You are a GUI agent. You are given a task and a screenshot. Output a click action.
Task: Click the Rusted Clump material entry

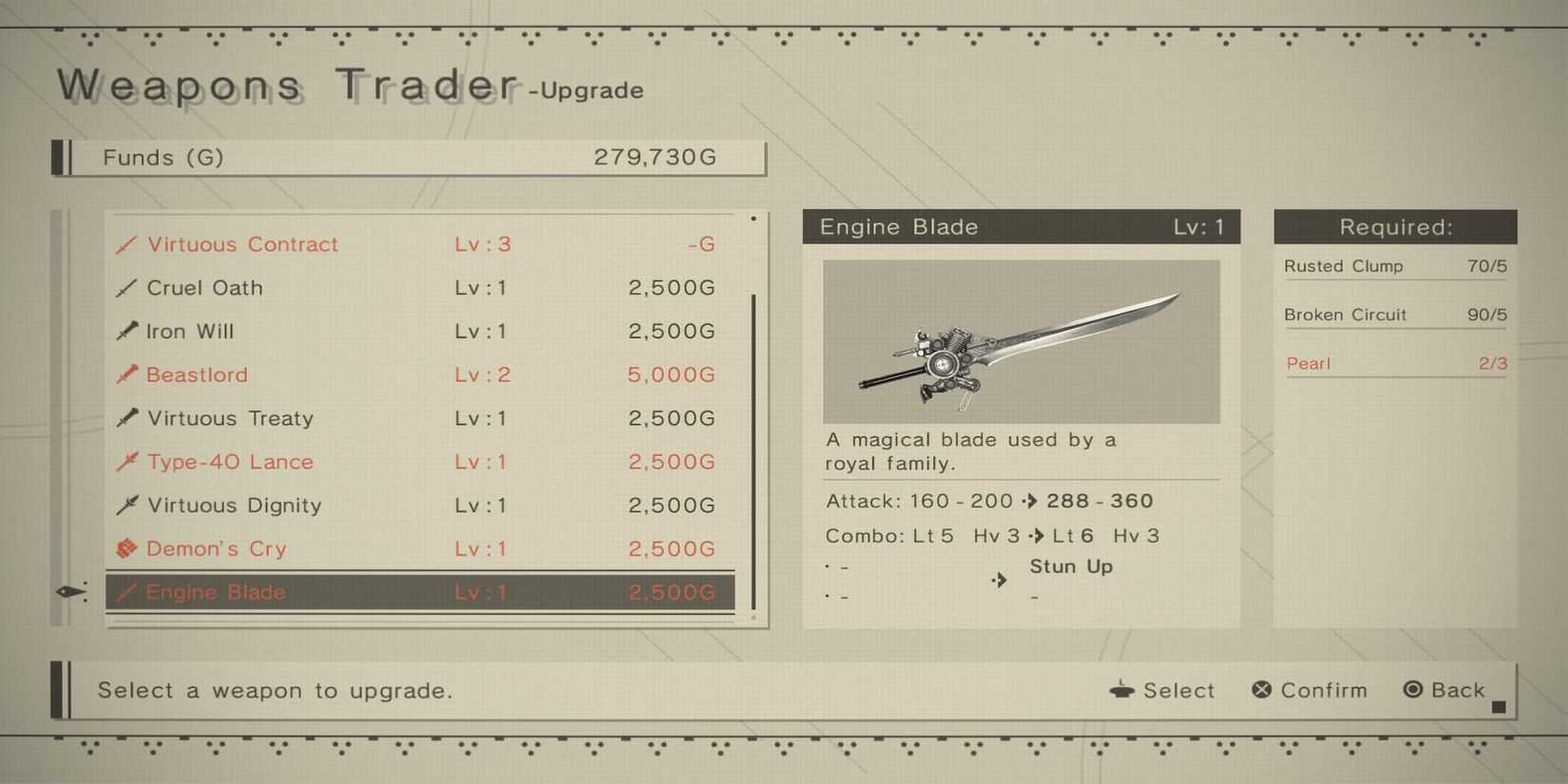[x=1395, y=267]
